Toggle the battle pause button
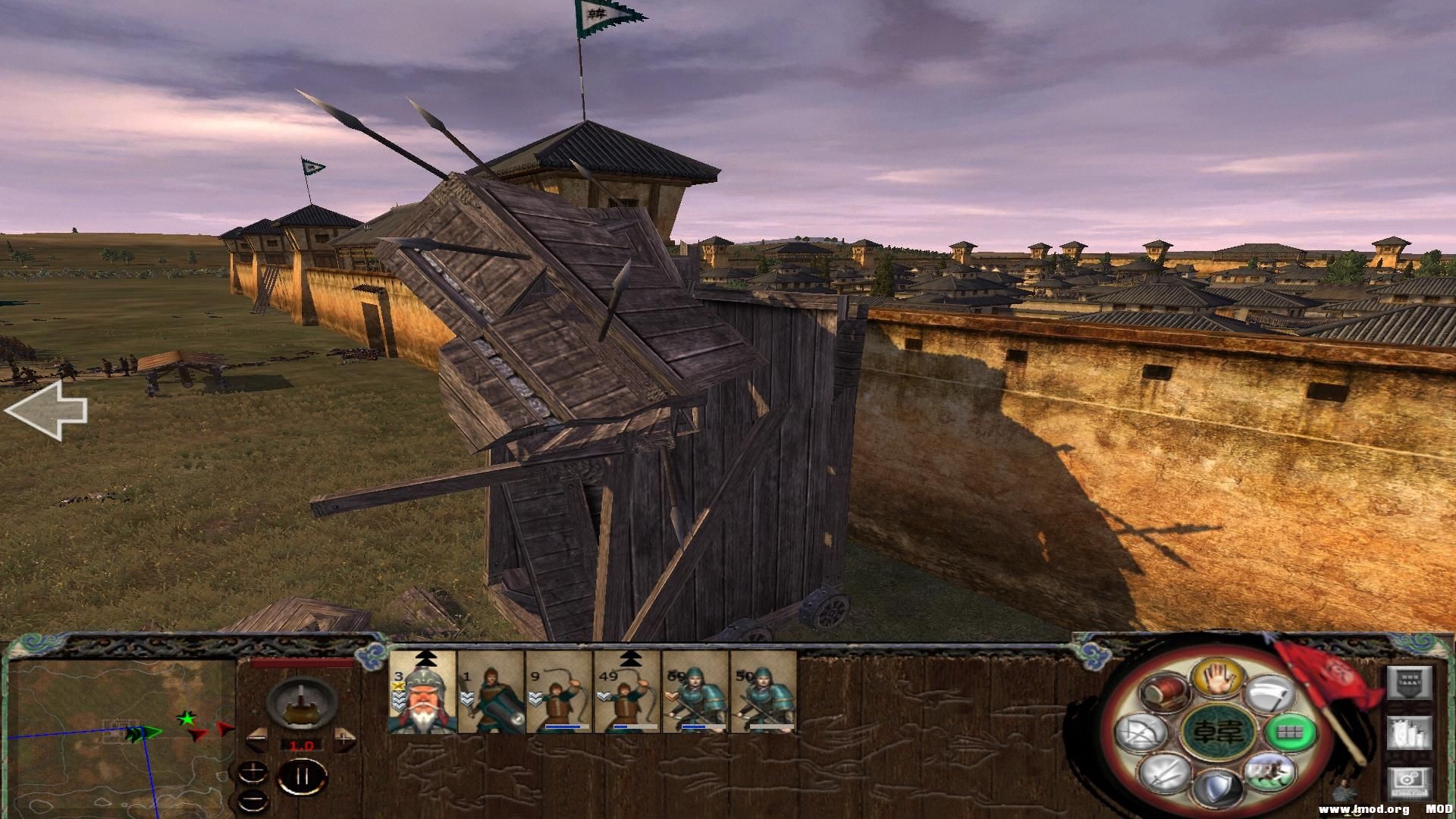 pyautogui.click(x=303, y=776)
